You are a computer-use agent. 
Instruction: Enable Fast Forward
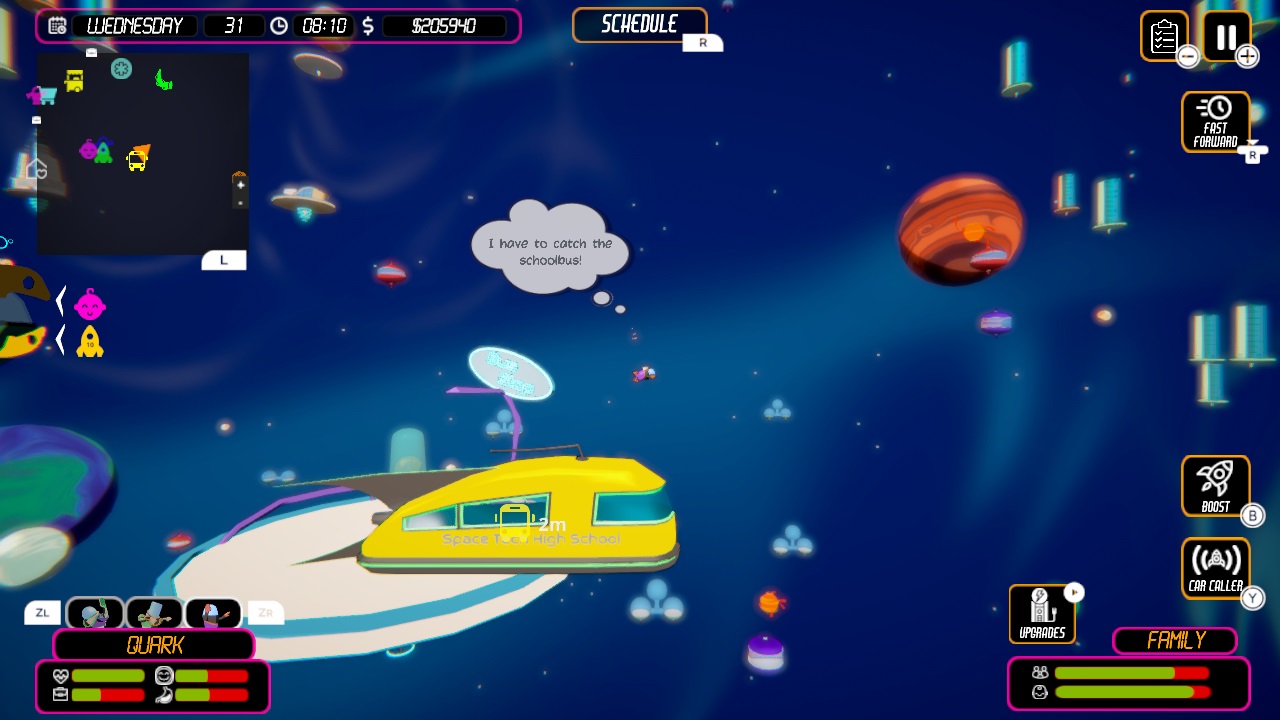pyautogui.click(x=1215, y=120)
